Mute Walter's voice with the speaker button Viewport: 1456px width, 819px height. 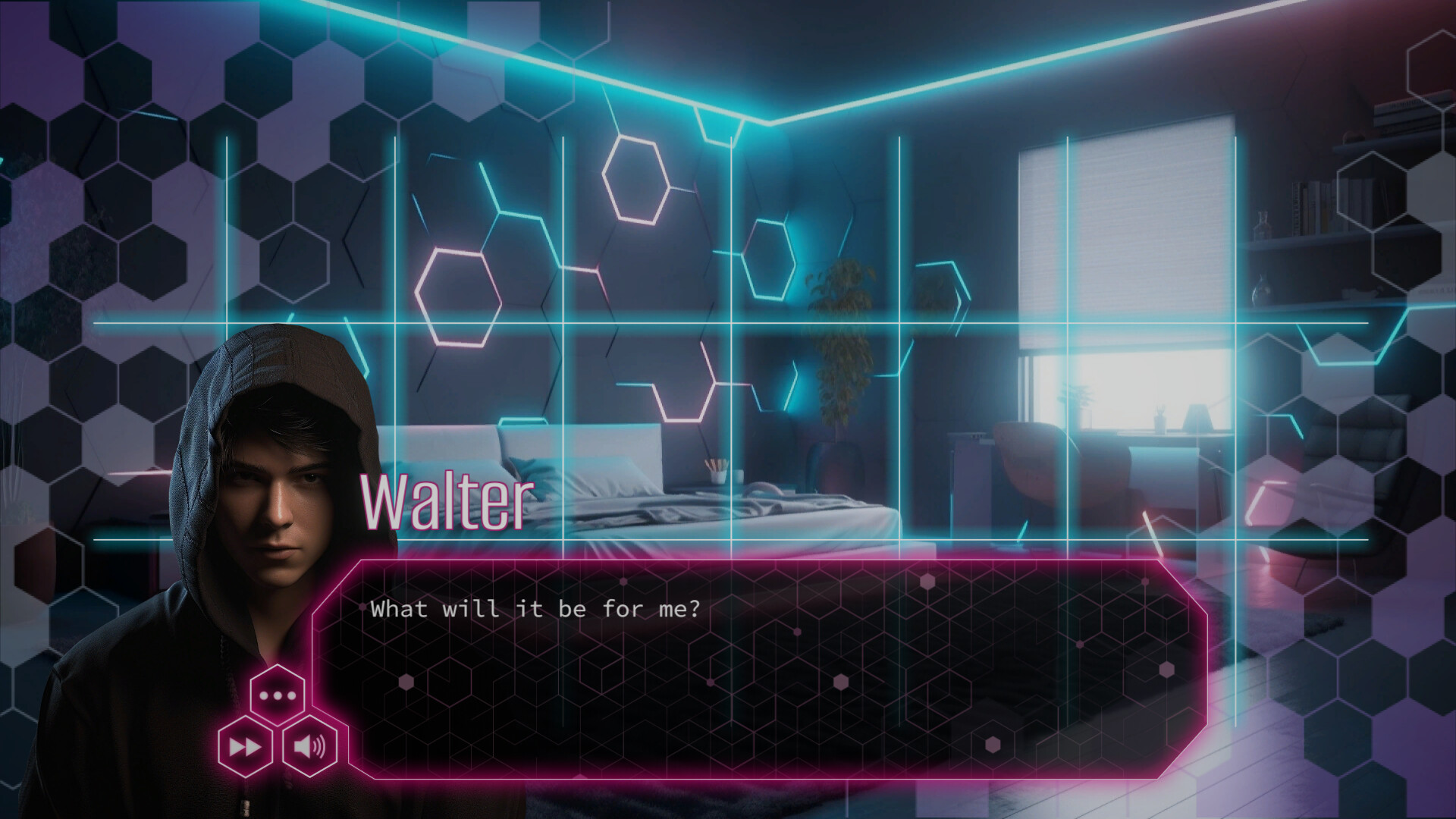pos(309,746)
